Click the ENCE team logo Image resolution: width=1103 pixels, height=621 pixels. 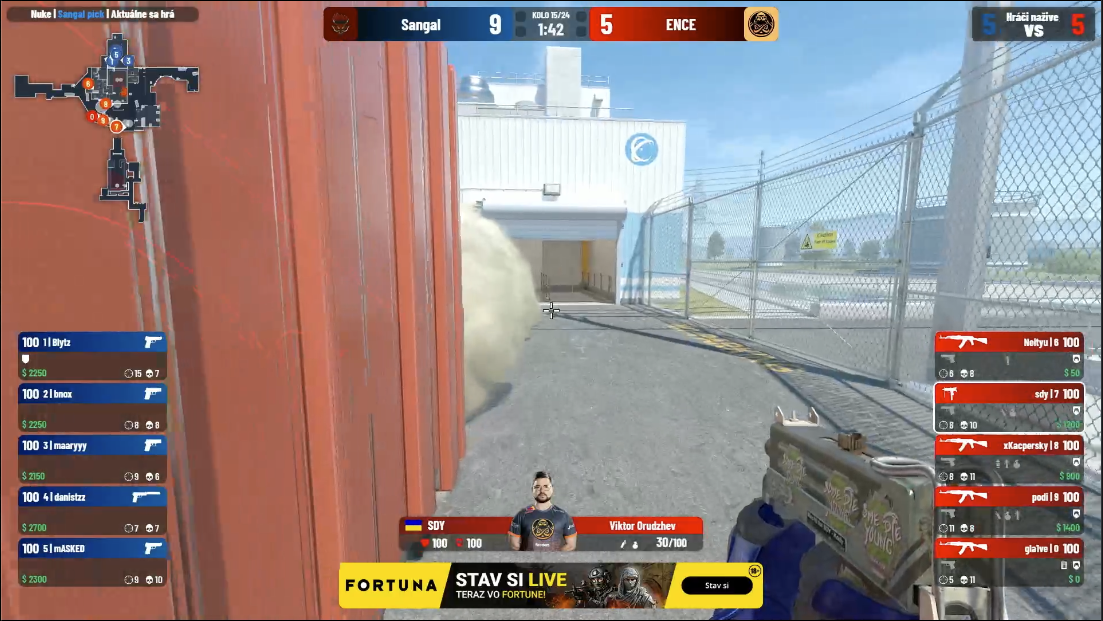point(760,25)
